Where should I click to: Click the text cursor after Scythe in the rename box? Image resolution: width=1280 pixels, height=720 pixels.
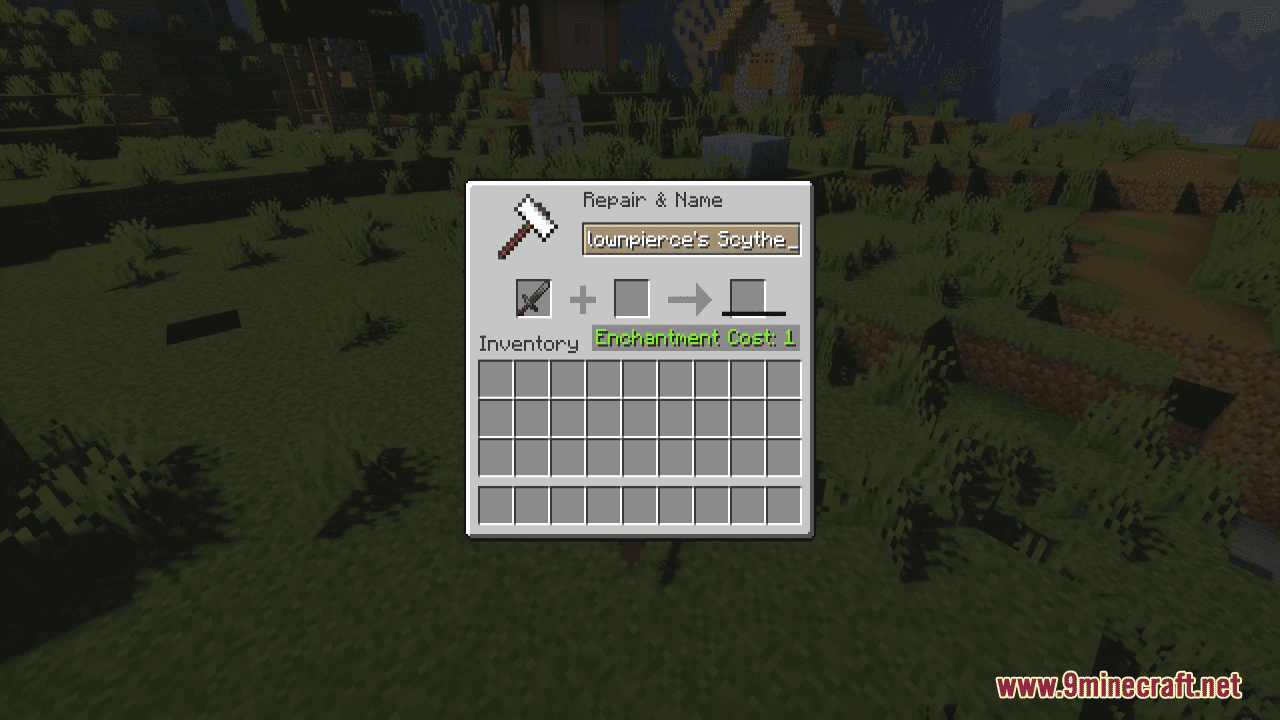(789, 240)
